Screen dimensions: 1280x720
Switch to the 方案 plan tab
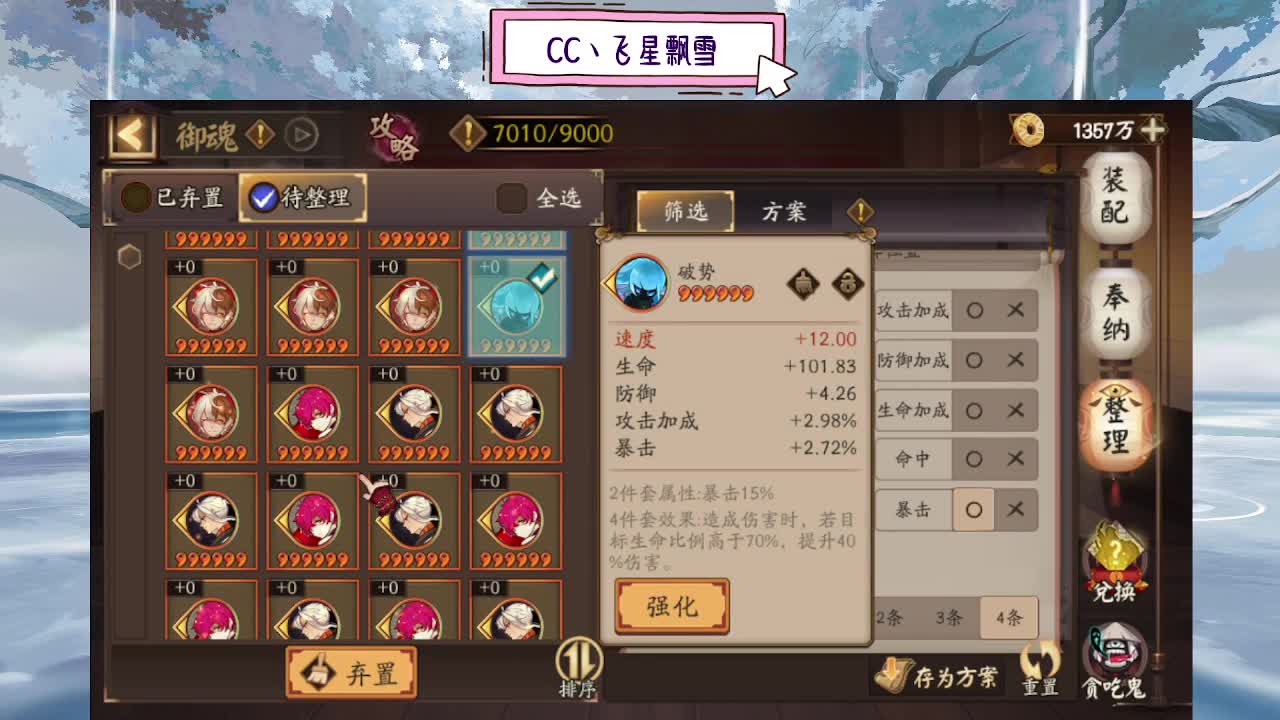785,211
